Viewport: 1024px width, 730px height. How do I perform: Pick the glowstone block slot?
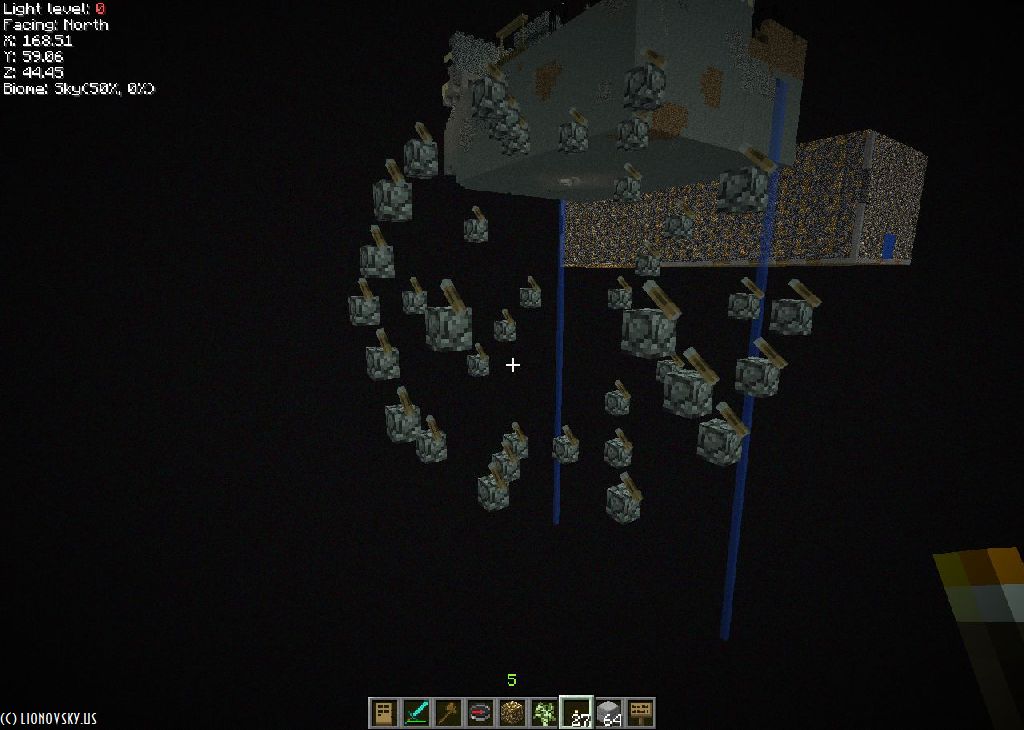coord(512,712)
